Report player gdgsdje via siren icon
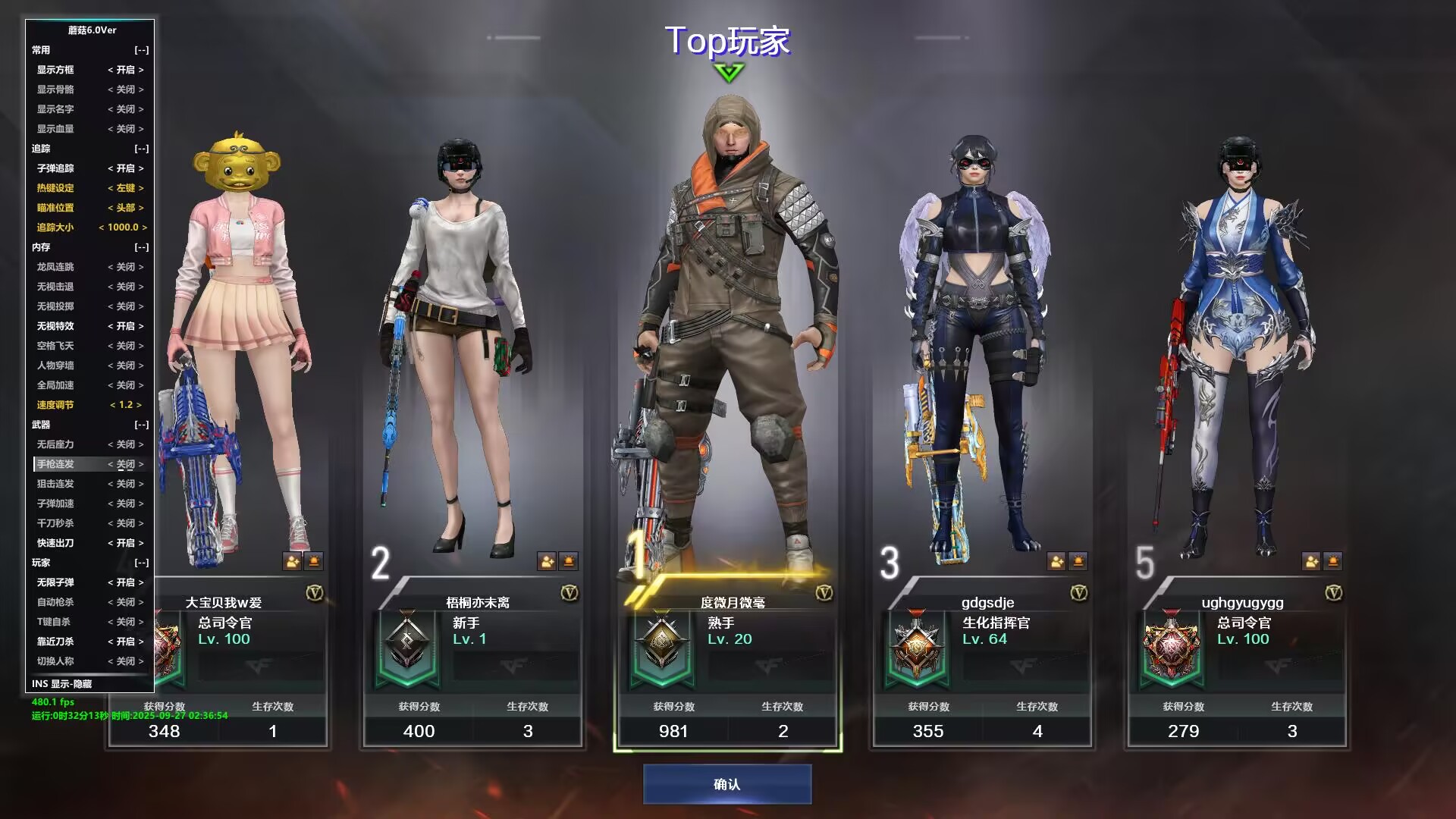The height and width of the screenshot is (819, 1456). [x=1078, y=561]
